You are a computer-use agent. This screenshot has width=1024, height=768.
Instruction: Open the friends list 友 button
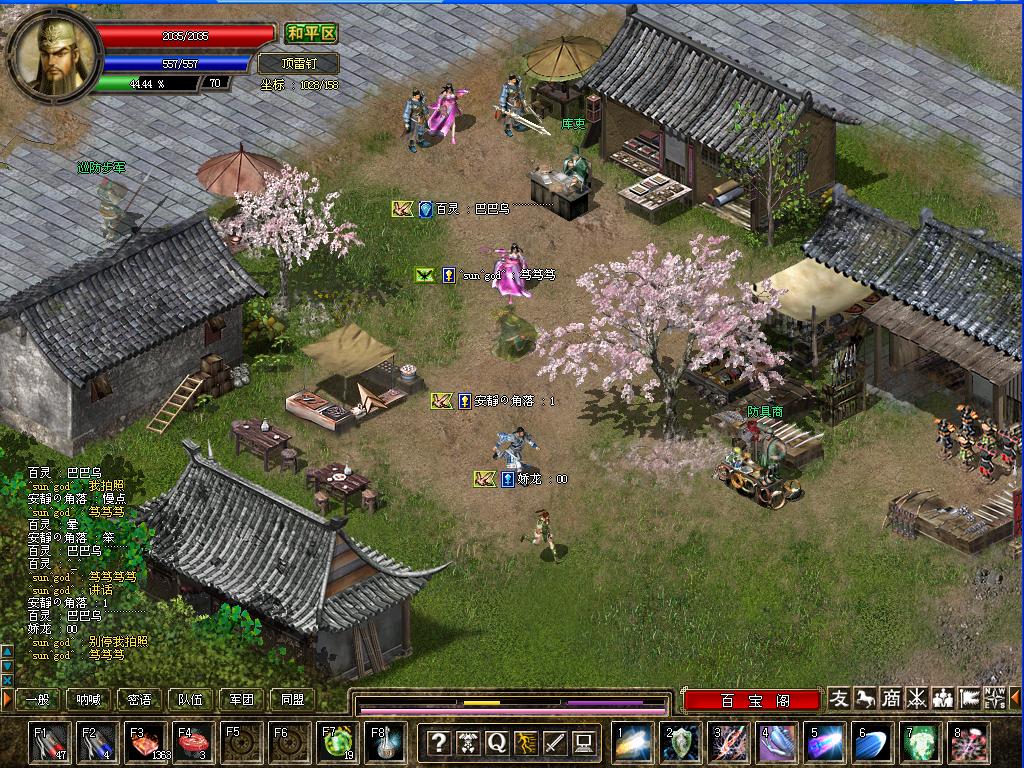839,698
